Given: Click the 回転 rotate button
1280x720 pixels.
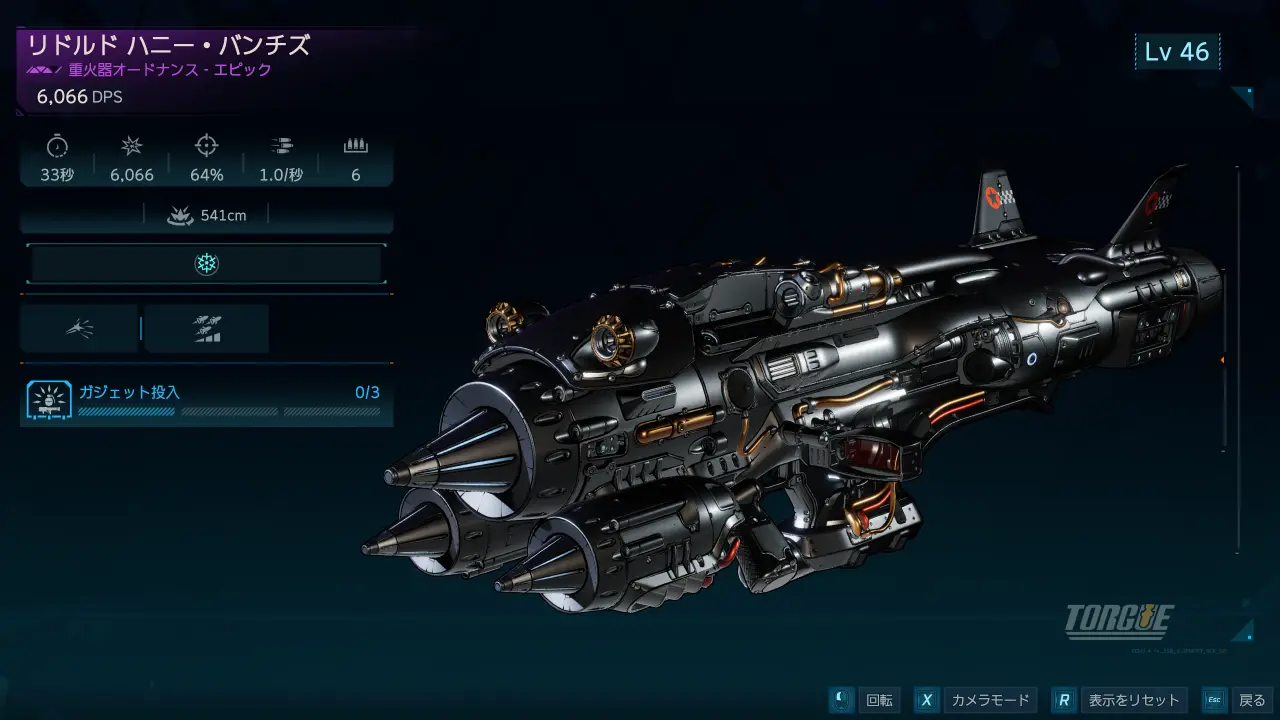Looking at the screenshot, I should (866, 700).
